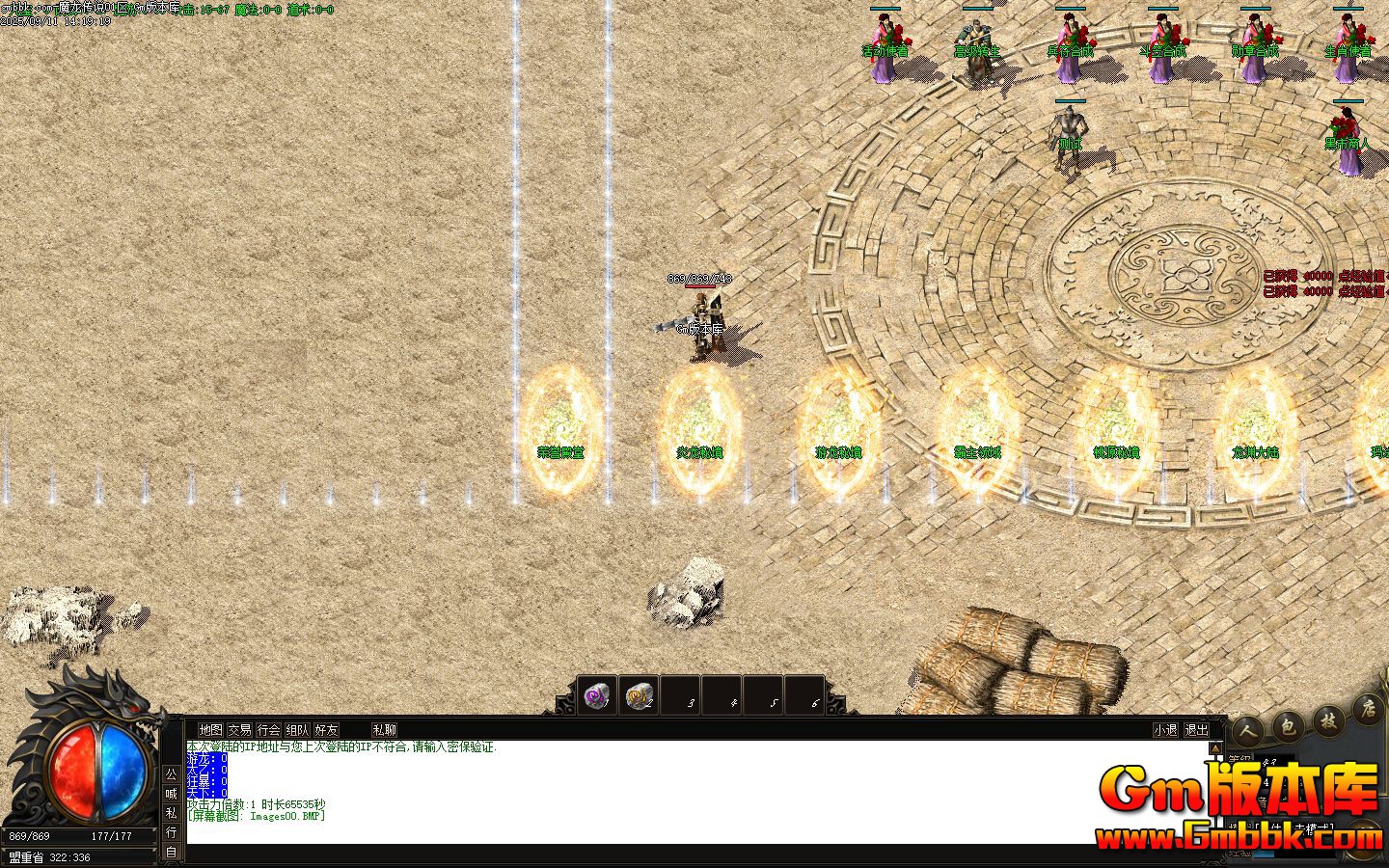
Task: Click 退出 to exit the game
Action: pos(1196,730)
